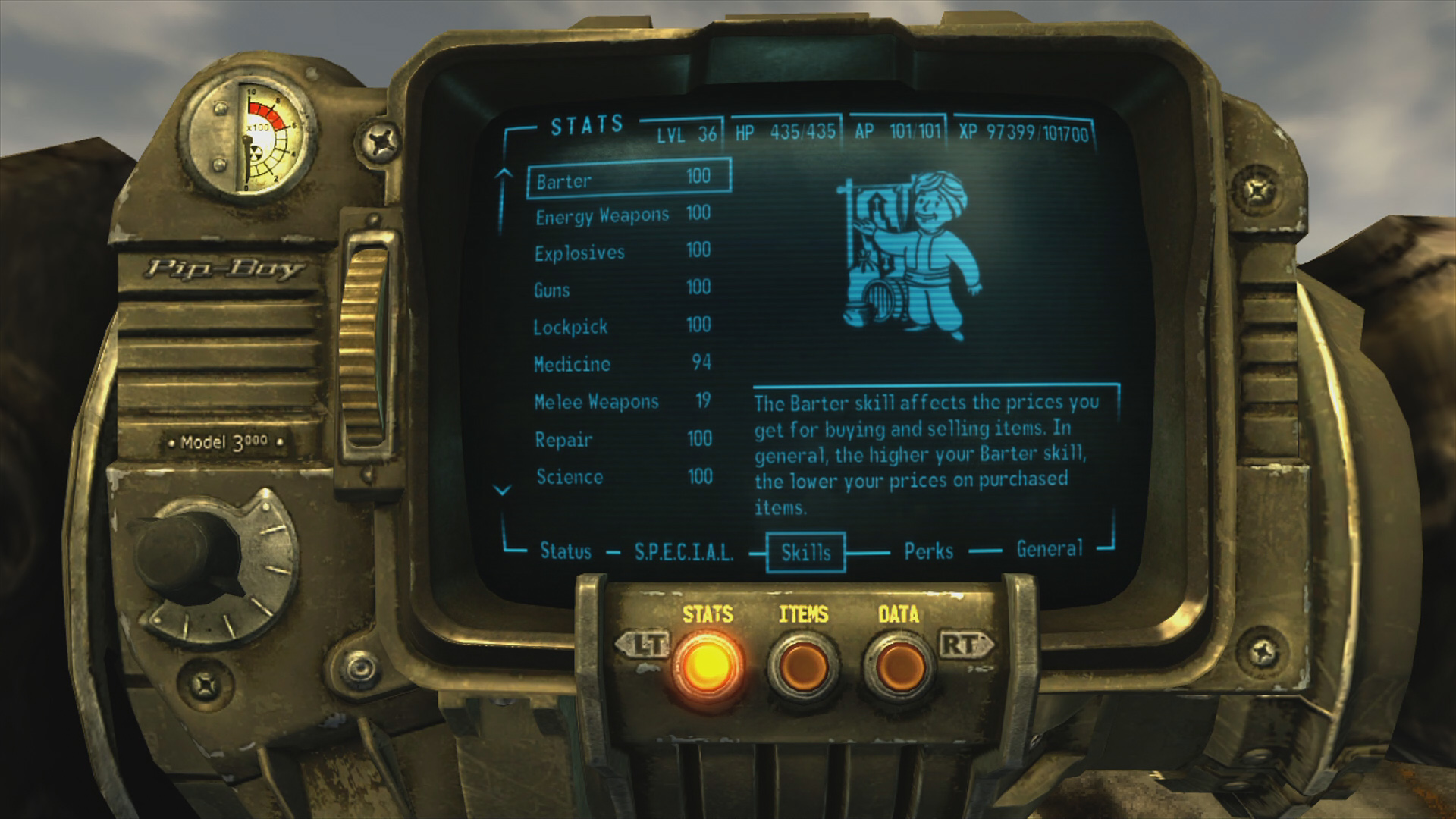Click the skills list down arrow
The image size is (1456, 819).
pos(502,491)
